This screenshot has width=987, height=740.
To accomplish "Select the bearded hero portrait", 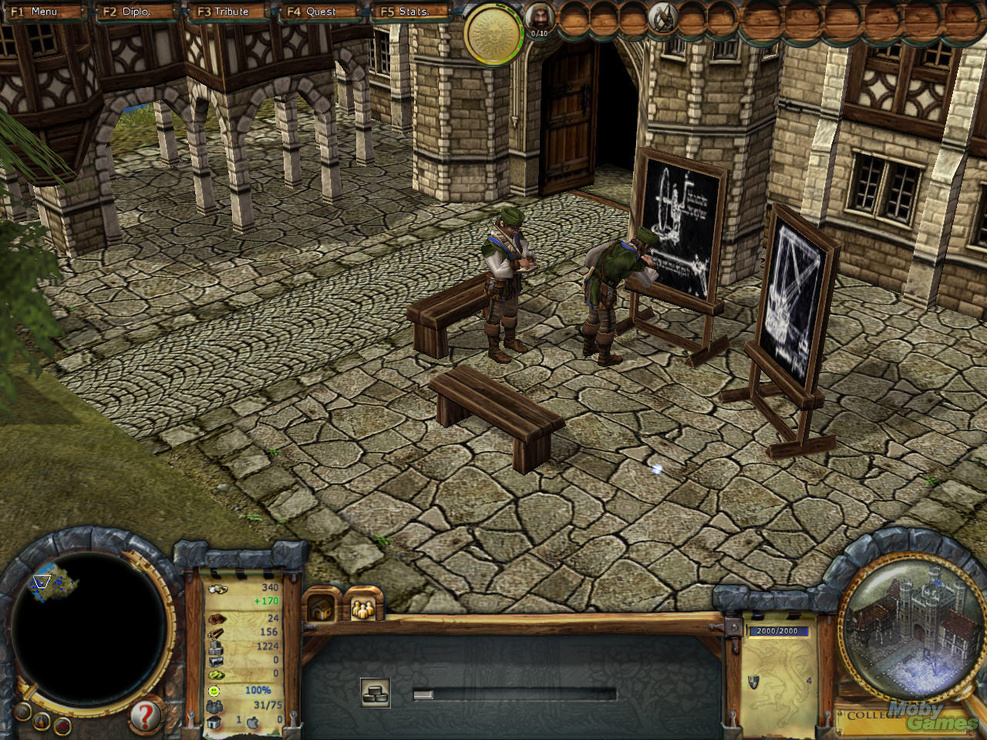I will click(x=538, y=18).
